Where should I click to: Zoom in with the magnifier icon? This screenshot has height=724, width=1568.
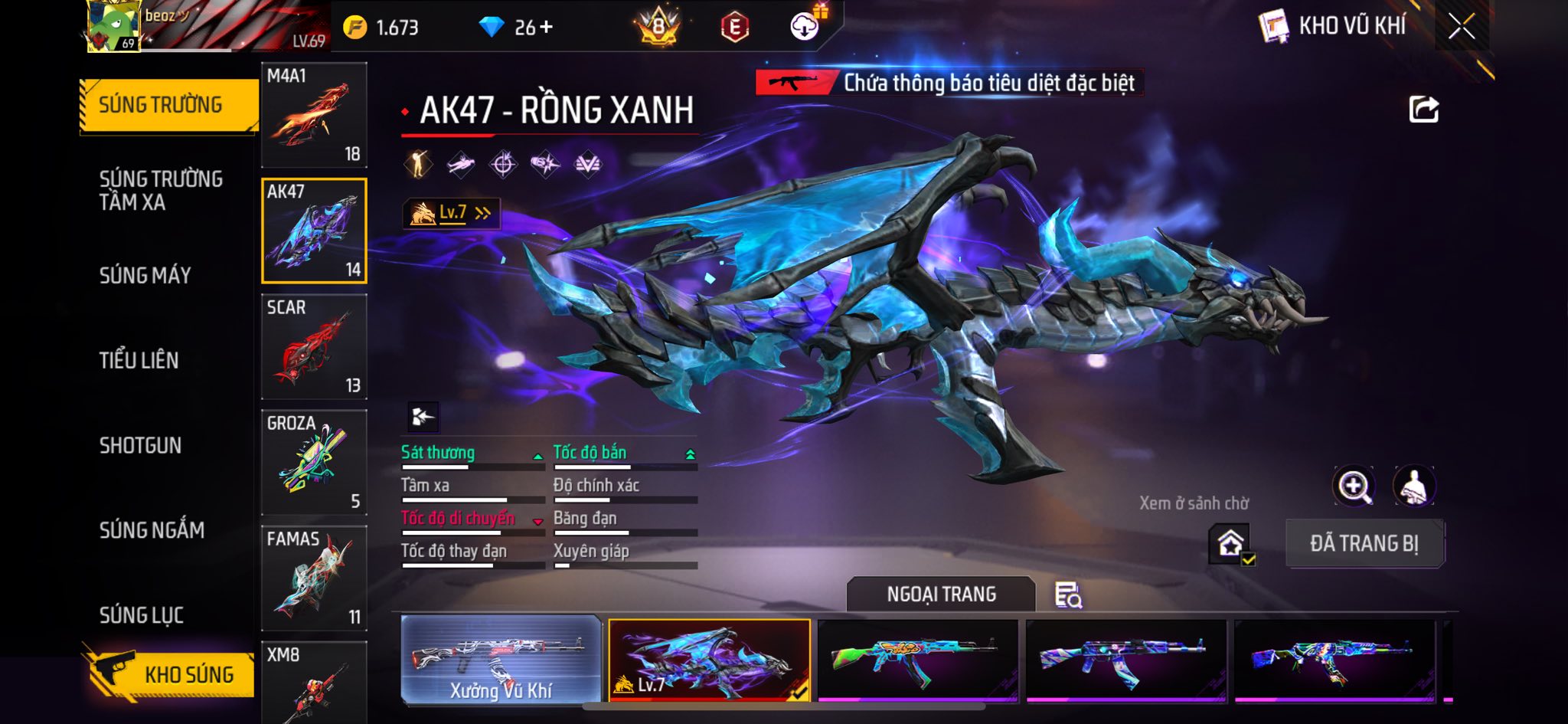point(1354,486)
